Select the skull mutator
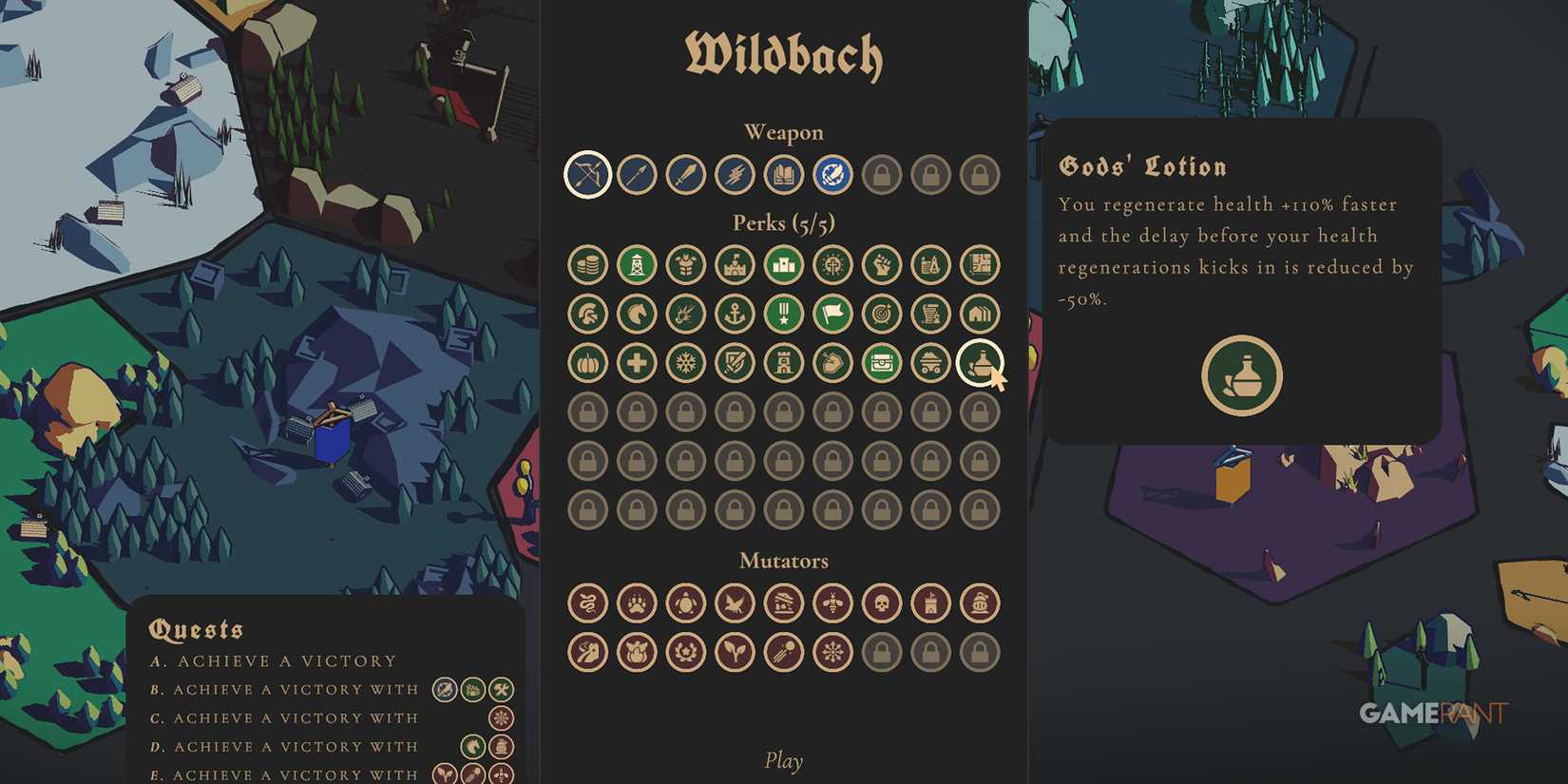Screen dimensions: 1568x784 883,602
